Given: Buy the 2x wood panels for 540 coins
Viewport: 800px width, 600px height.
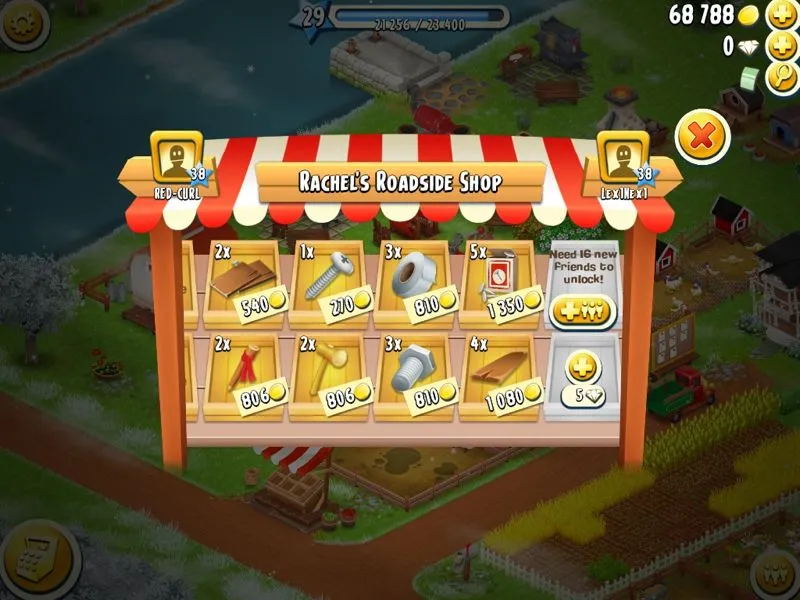Looking at the screenshot, I should [x=243, y=283].
